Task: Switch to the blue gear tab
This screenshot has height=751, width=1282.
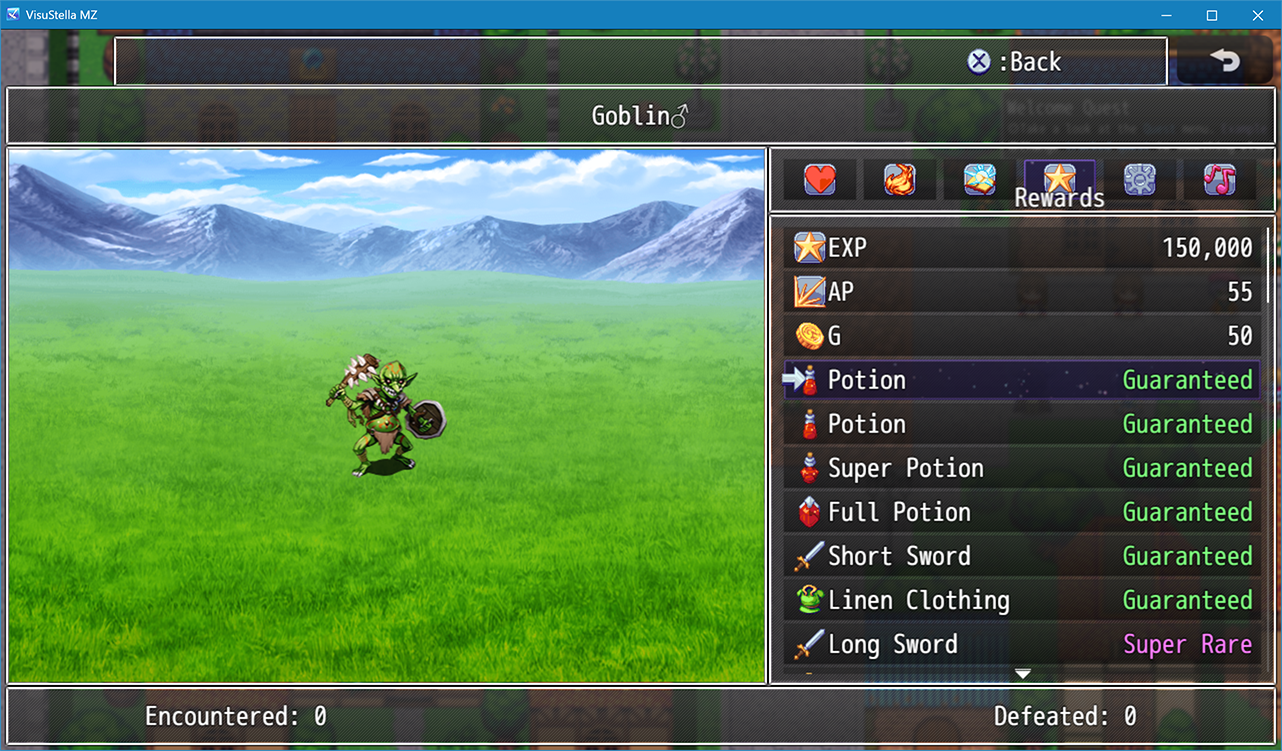Action: [x=1139, y=180]
